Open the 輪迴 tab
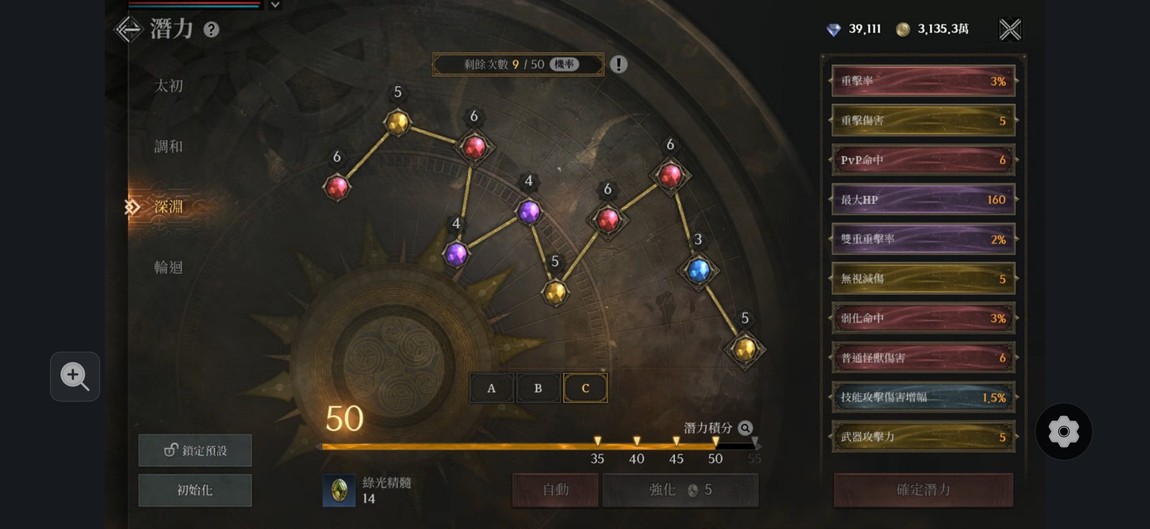The height and width of the screenshot is (529, 1150). click(169, 267)
